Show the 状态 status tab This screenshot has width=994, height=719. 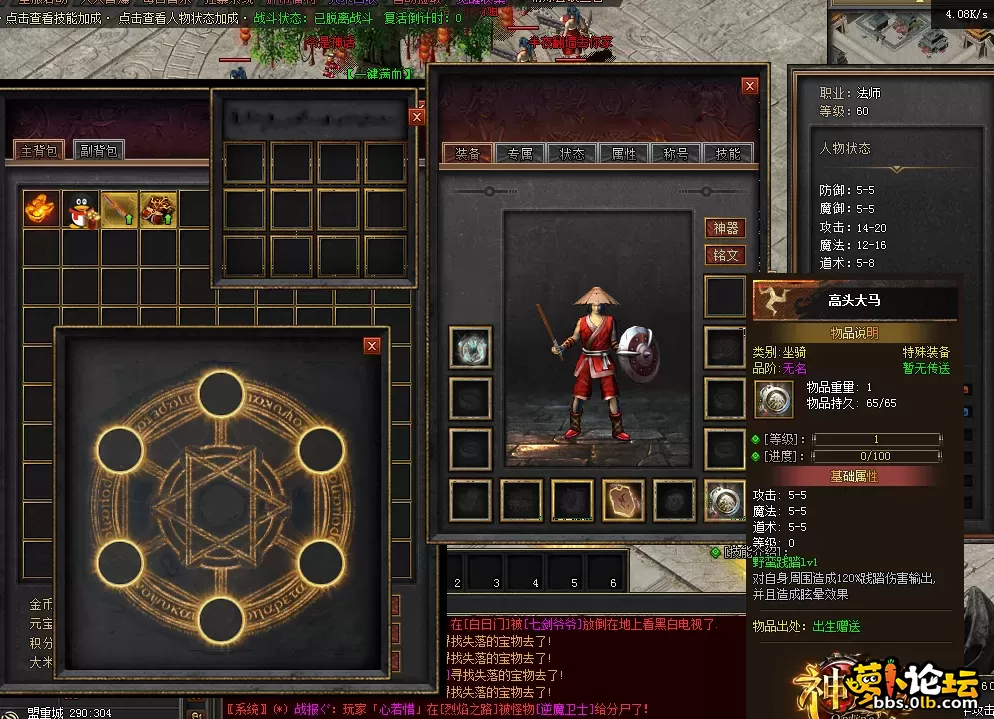[x=572, y=154]
